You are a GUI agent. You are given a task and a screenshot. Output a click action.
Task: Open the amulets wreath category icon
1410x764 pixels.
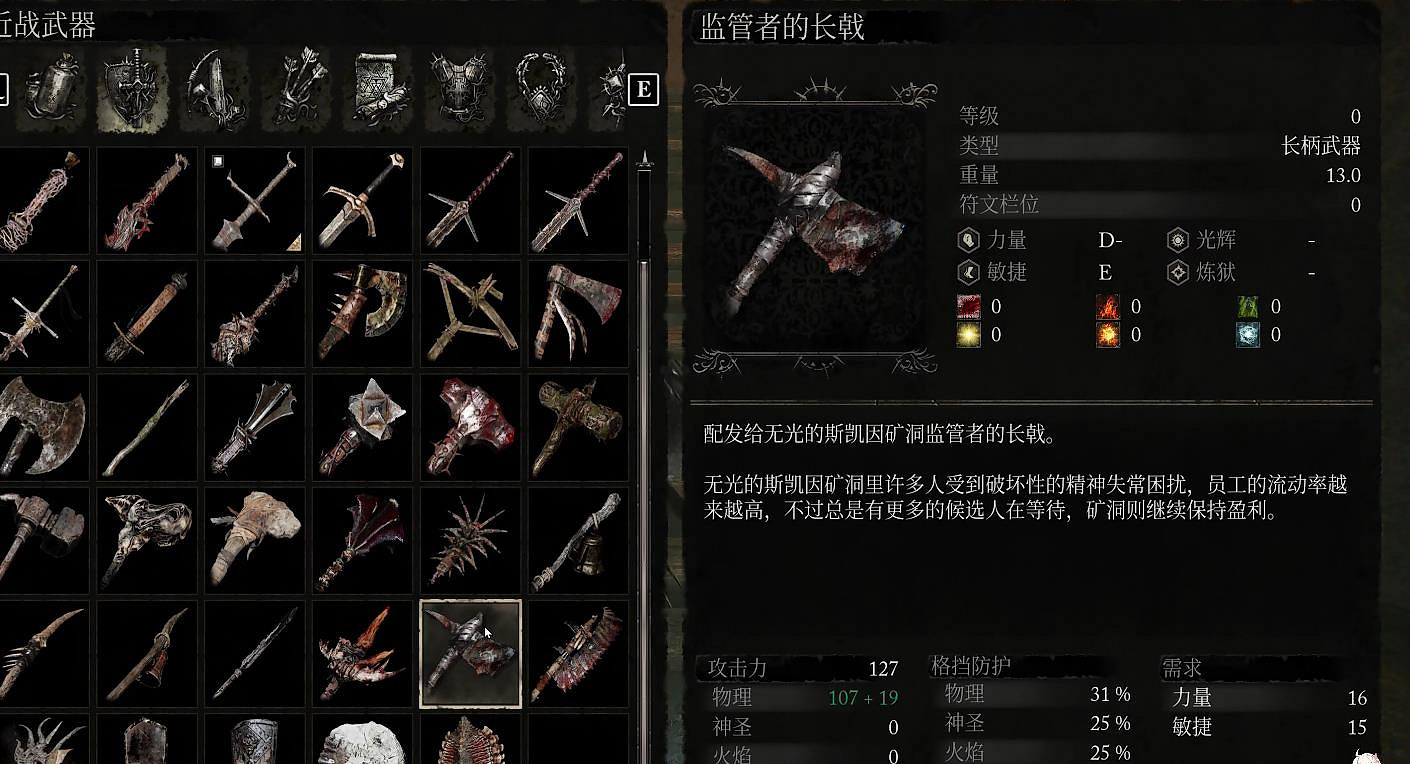click(x=542, y=85)
